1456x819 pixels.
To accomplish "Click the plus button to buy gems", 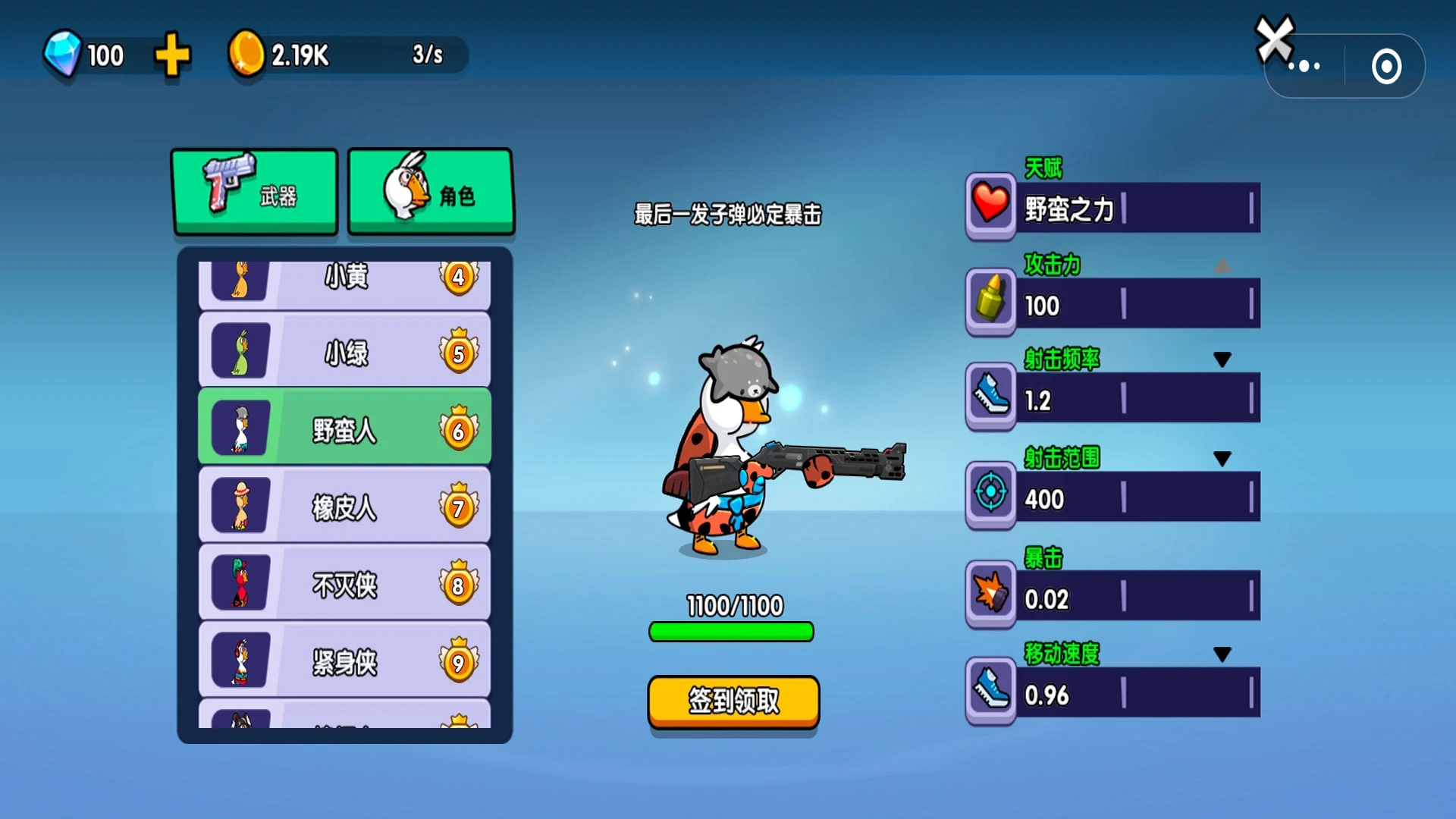I will 171,55.
